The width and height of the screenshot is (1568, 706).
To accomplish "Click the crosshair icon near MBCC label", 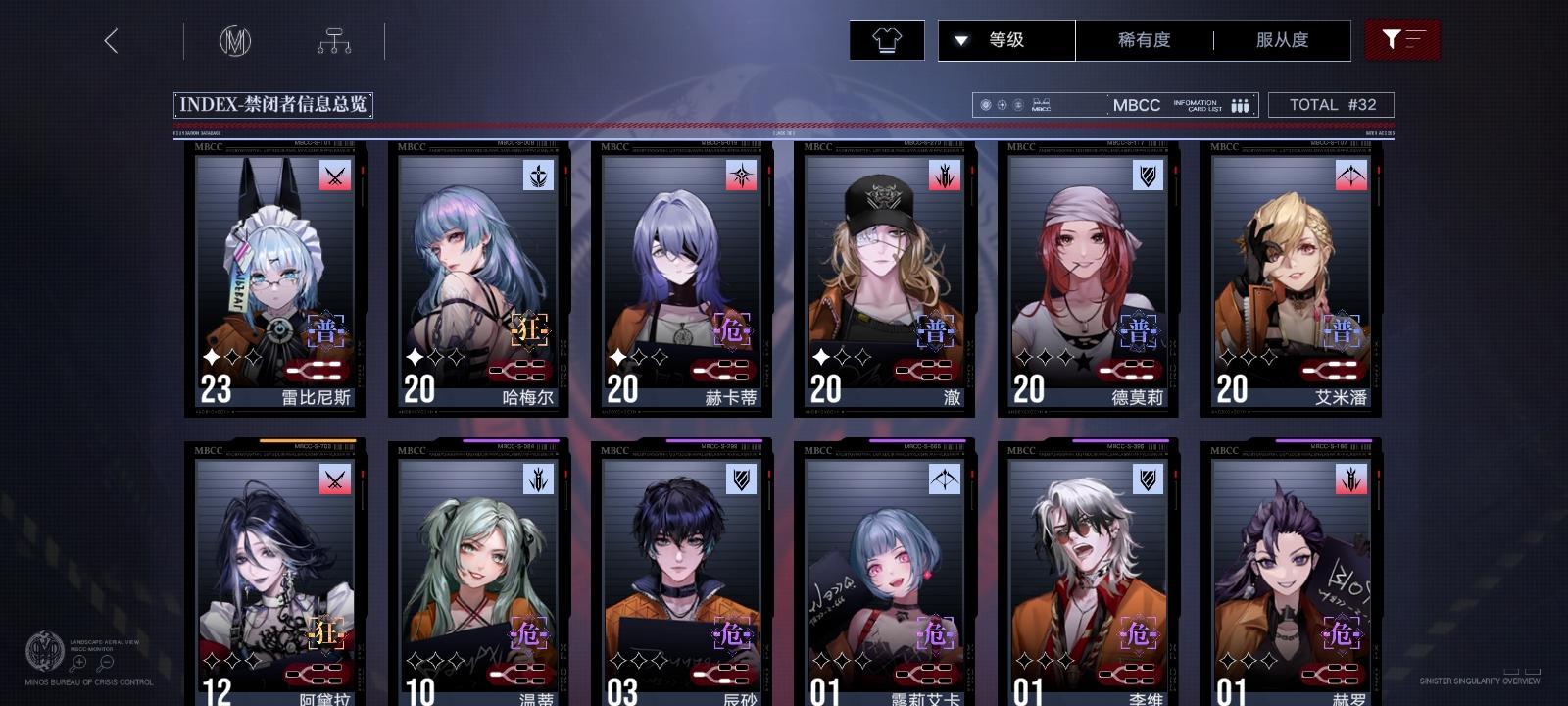I will tap(1002, 103).
